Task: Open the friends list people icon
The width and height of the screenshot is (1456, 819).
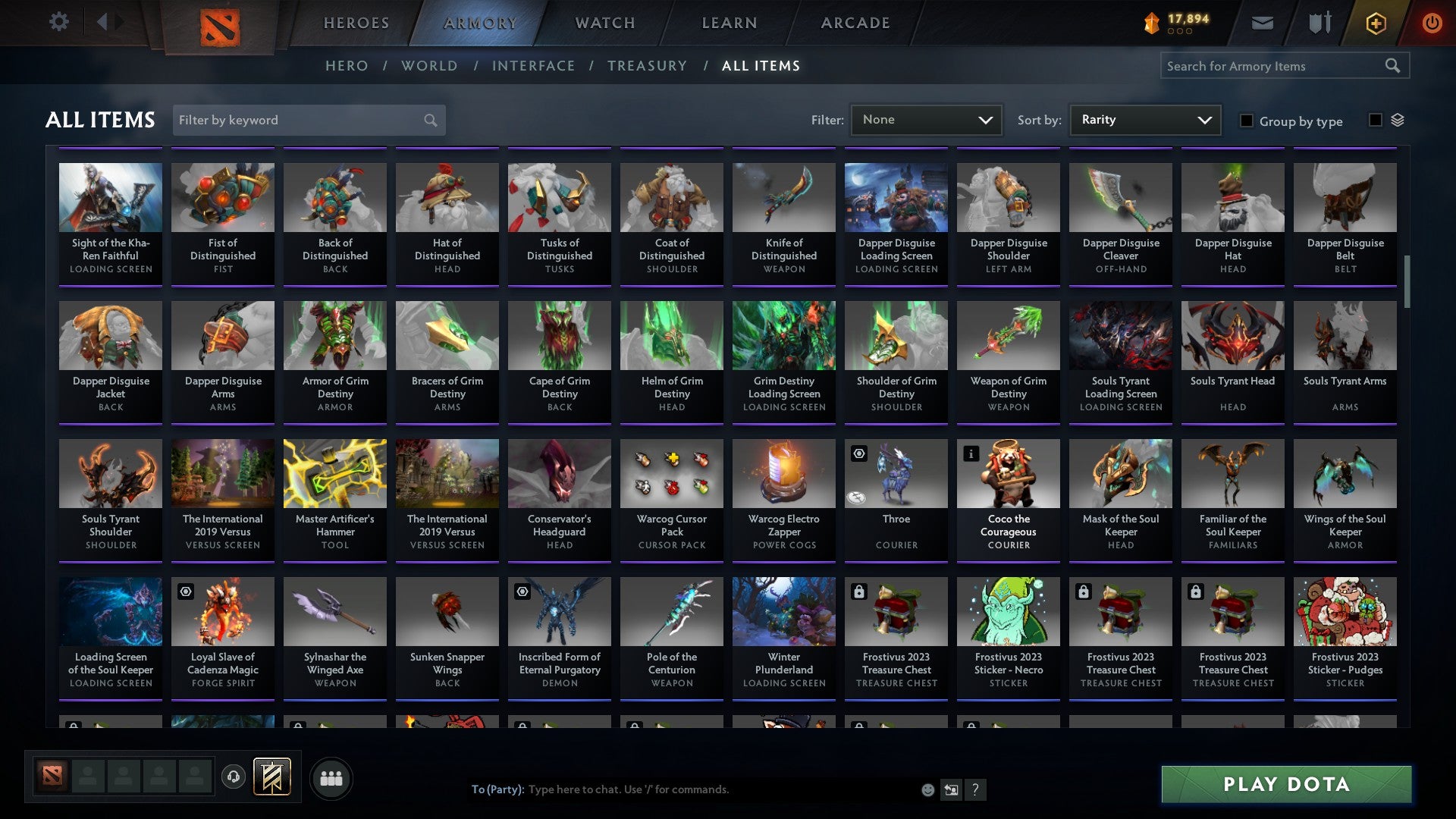Action: pos(331,777)
